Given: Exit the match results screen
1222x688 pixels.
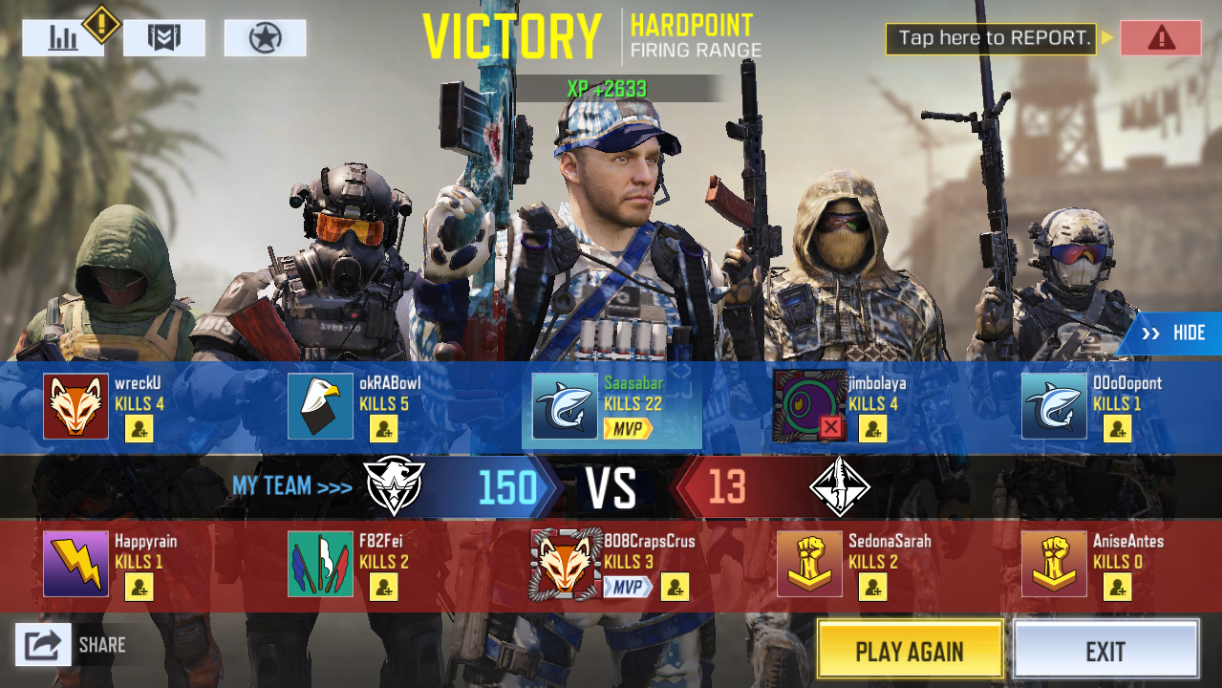Looking at the screenshot, I should pyautogui.click(x=1105, y=651).
